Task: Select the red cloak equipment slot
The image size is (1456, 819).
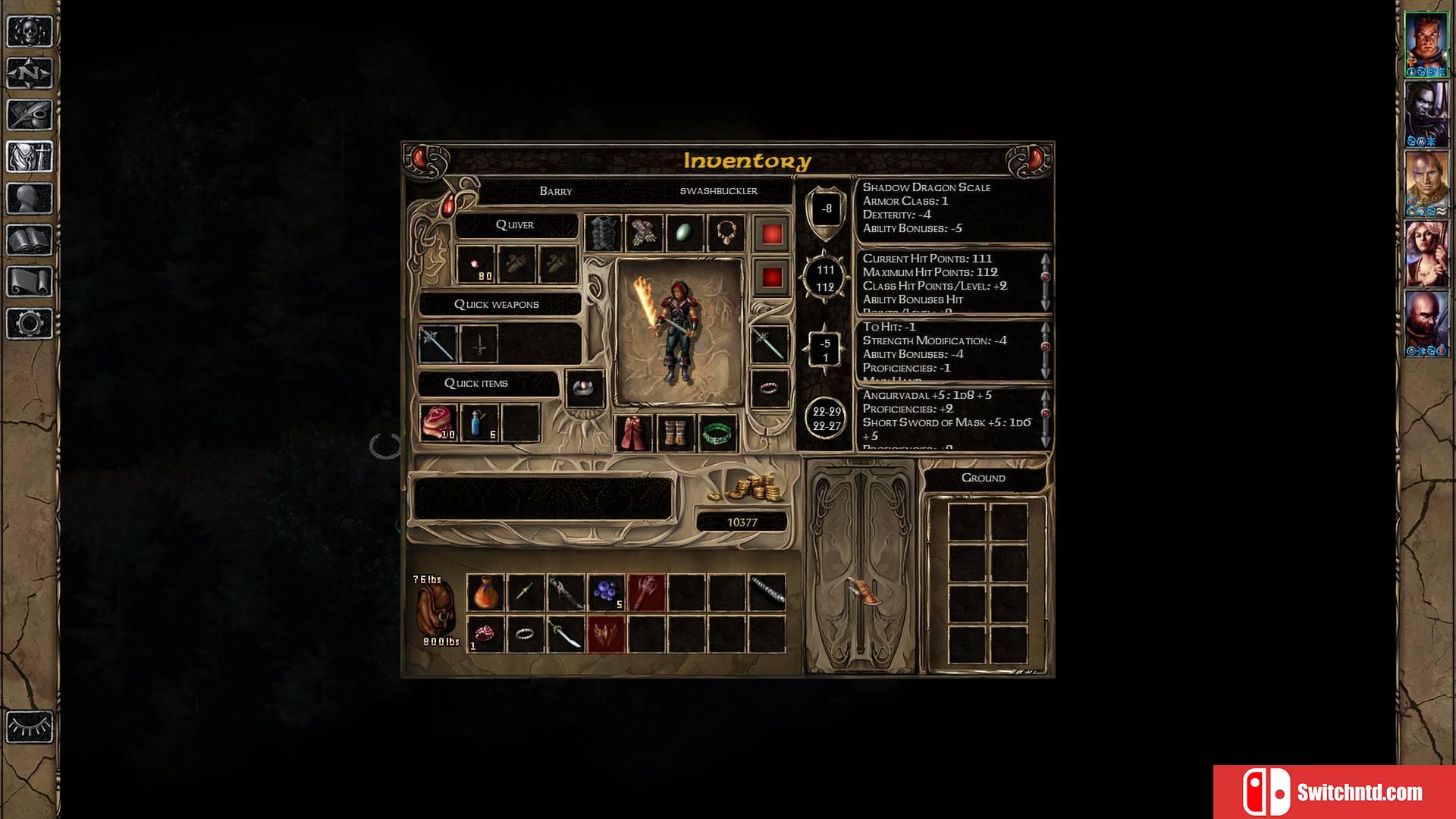Action: 634,433
